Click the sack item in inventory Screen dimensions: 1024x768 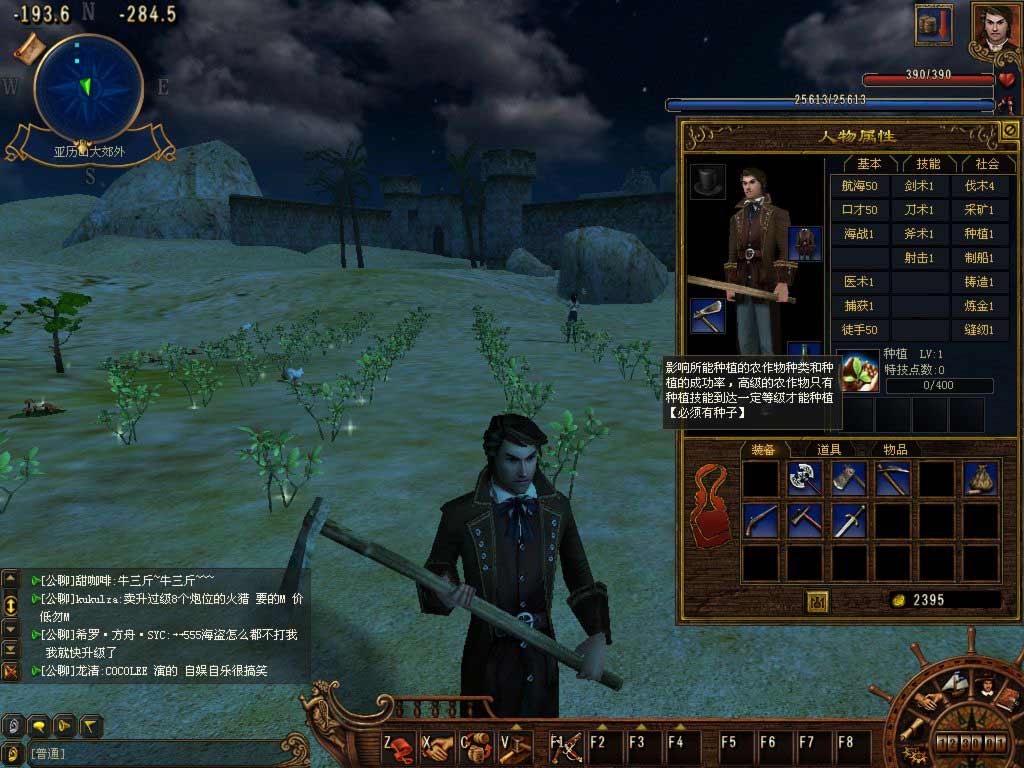(980, 479)
